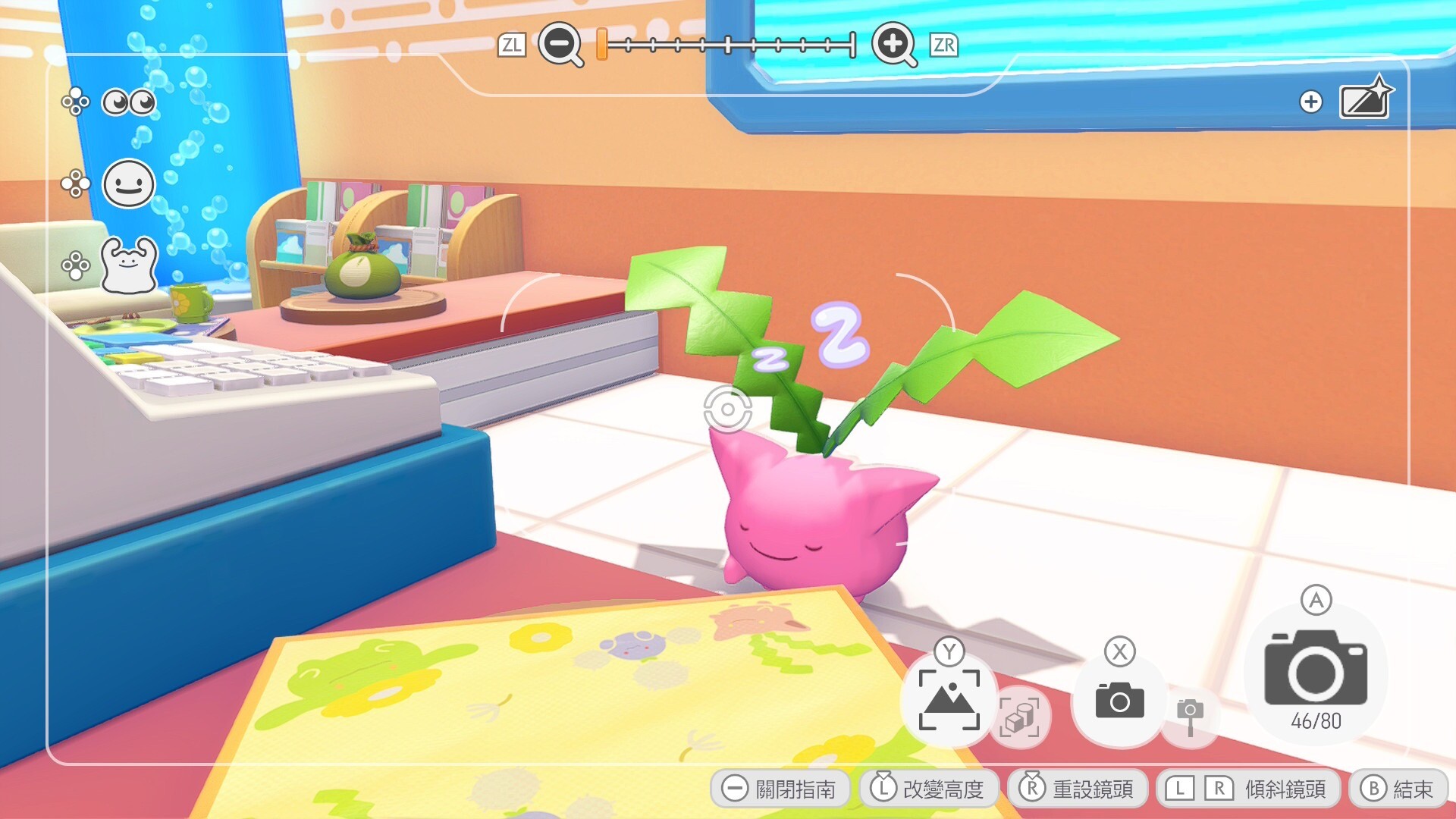Switch camera mode with the small camera button
1456x819 pixels.
point(1119,699)
